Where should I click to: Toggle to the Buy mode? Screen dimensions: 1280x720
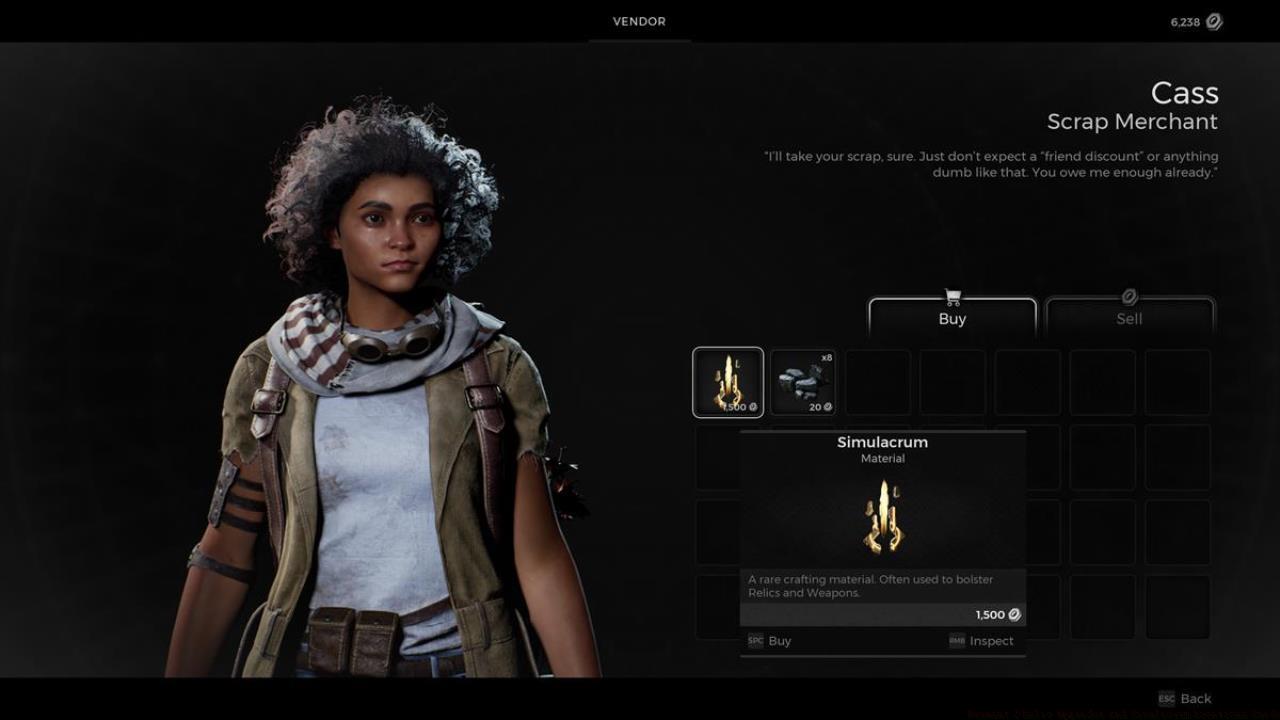tap(951, 318)
